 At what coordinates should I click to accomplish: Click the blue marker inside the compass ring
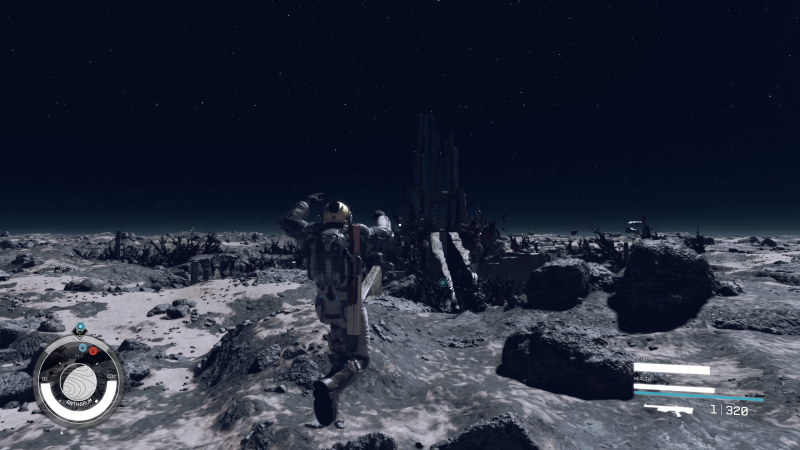pos(82,346)
